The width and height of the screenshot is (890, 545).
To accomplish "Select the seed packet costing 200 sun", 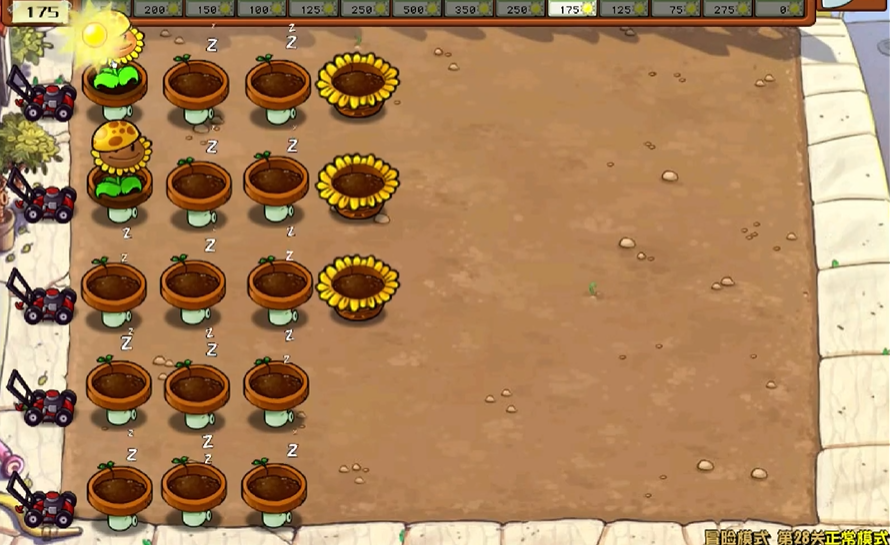I will 159,9.
